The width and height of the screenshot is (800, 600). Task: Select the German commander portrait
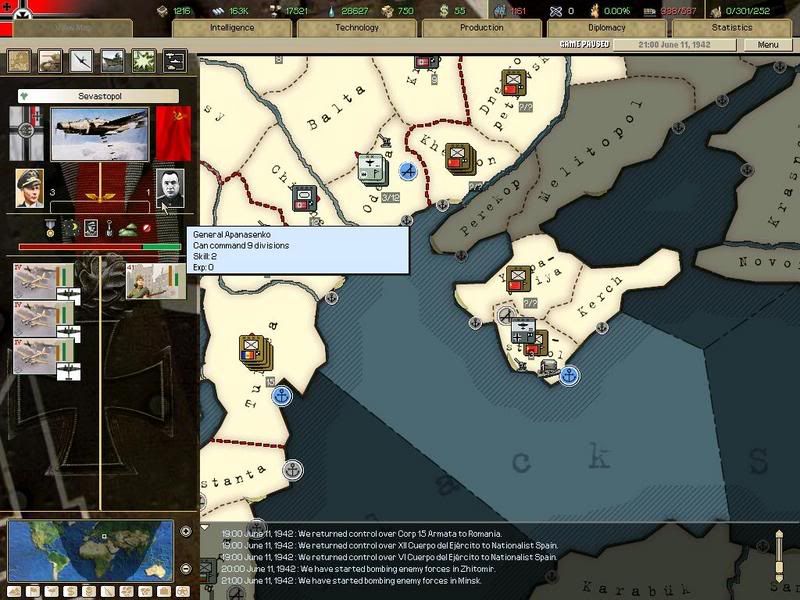click(x=30, y=188)
